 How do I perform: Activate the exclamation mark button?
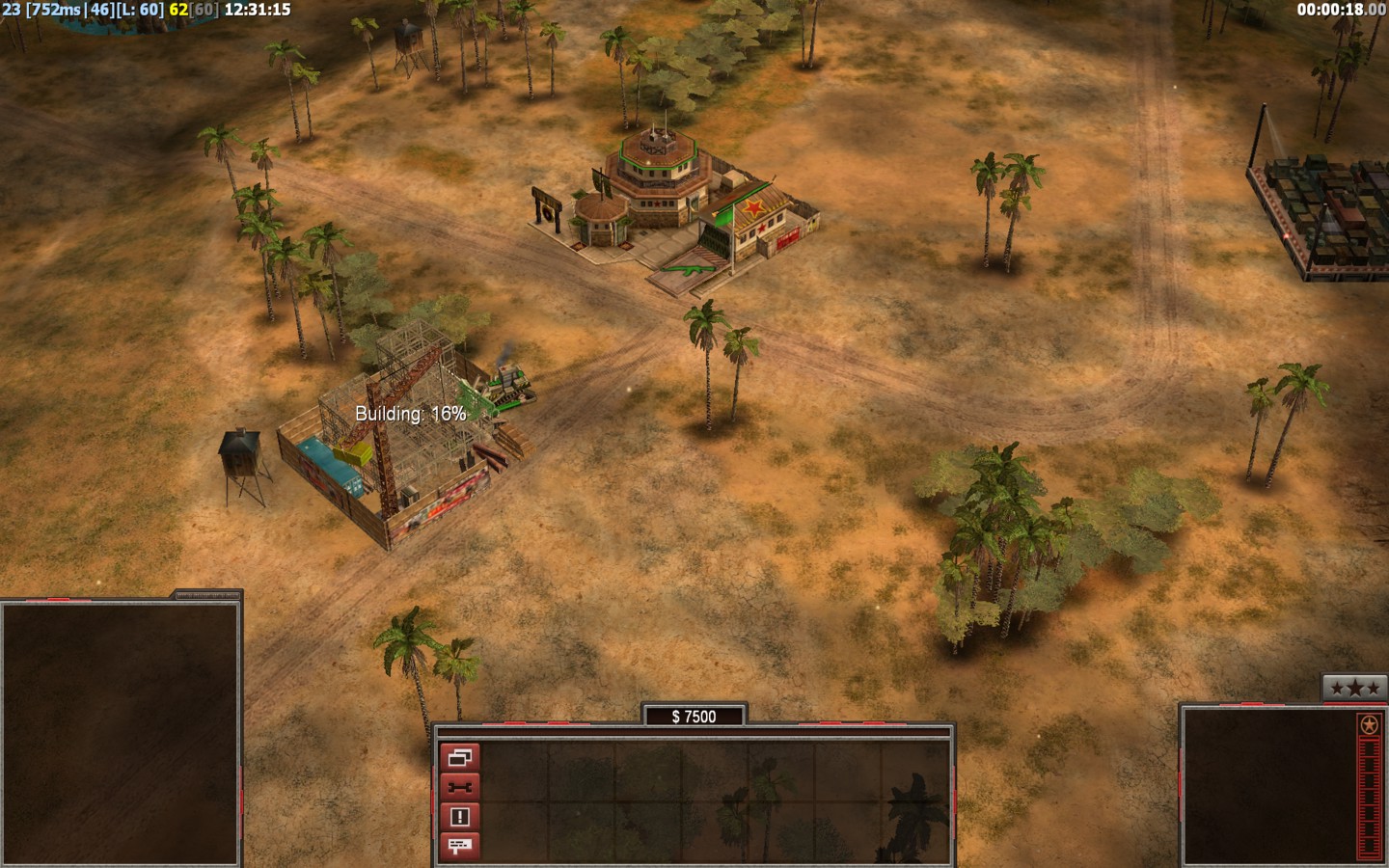pos(459,817)
